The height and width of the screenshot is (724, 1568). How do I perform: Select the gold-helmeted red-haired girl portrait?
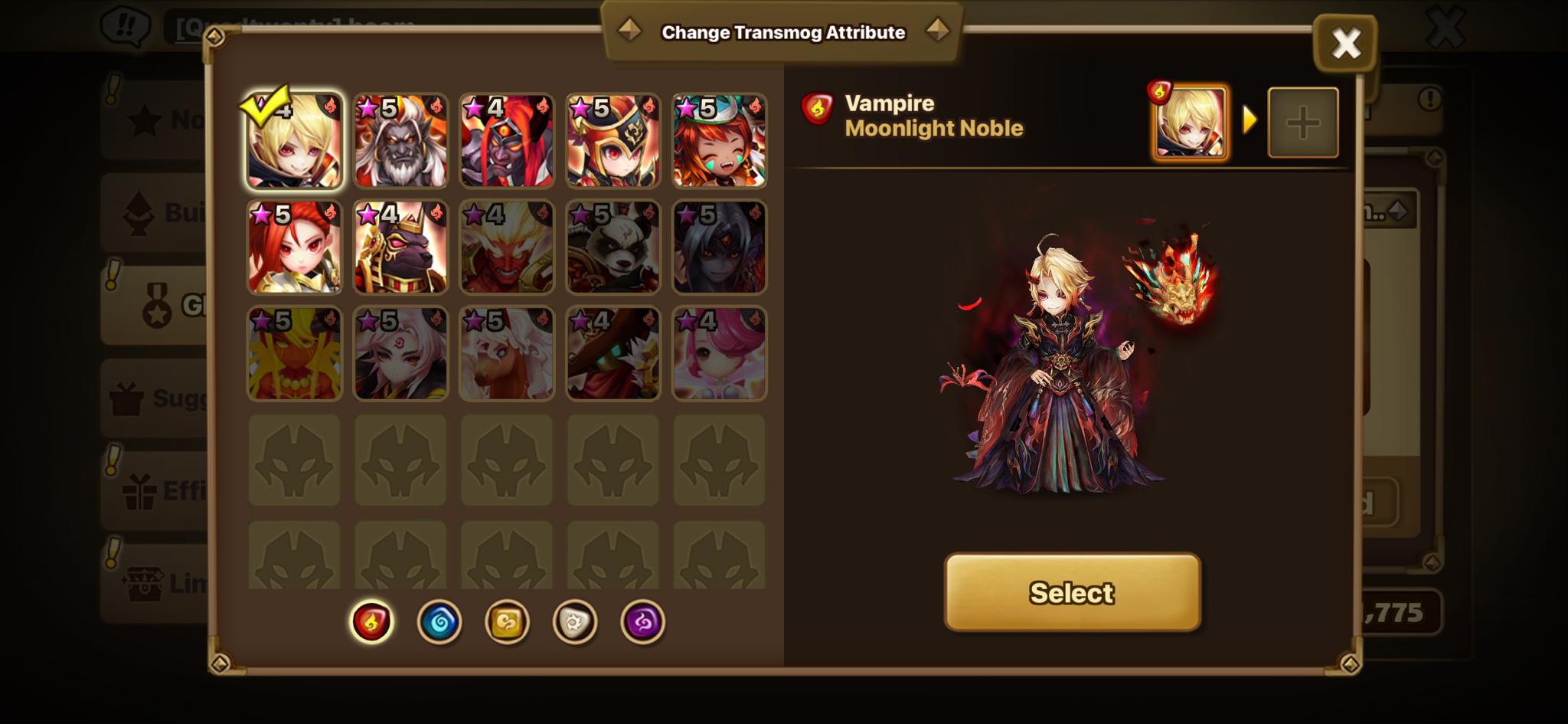612,141
